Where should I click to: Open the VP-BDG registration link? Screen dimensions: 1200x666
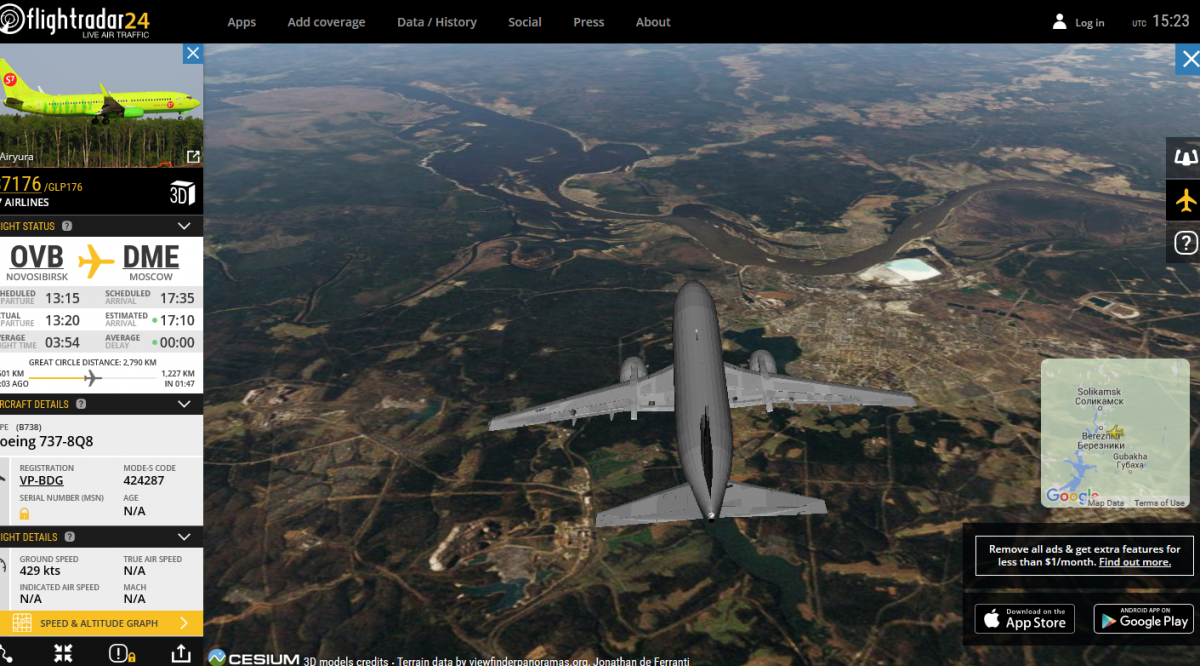point(41,481)
